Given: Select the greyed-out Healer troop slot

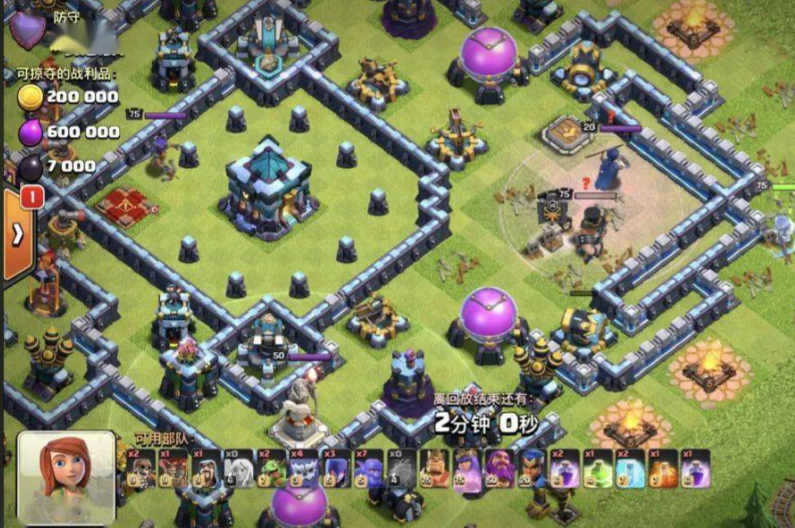Looking at the screenshot, I should [x=239, y=468].
